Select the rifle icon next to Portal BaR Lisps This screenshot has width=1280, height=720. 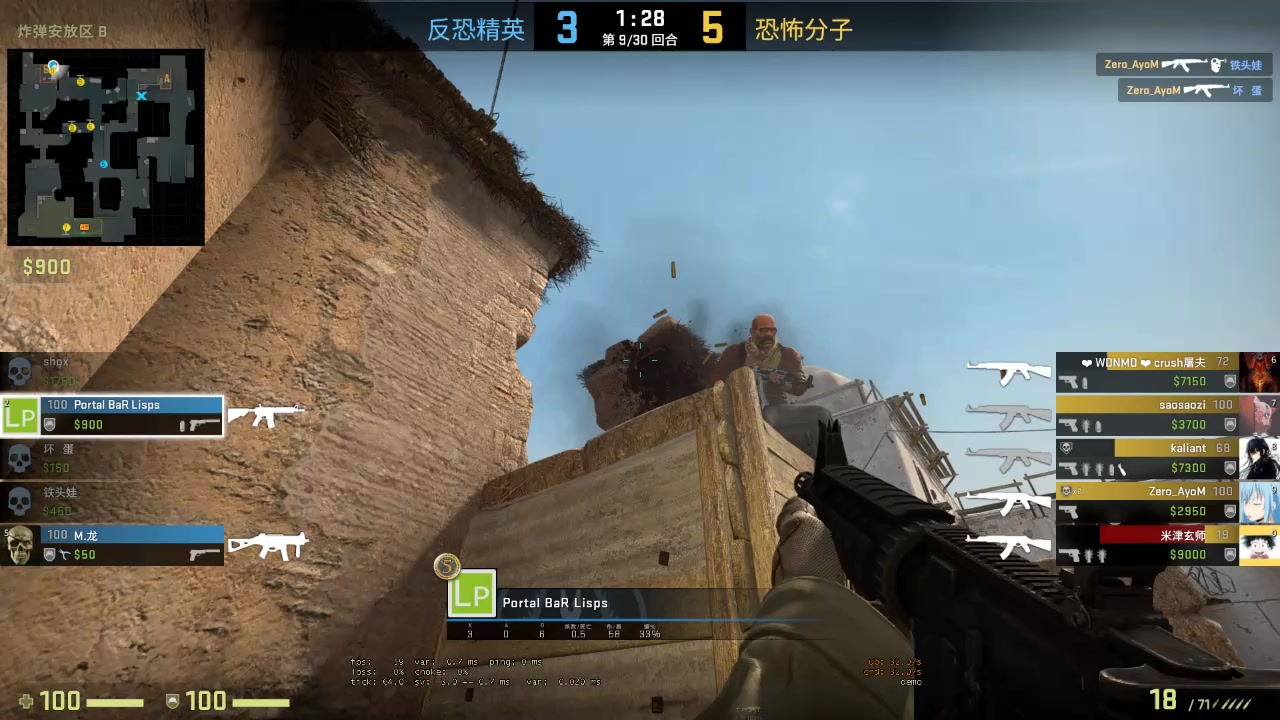coord(266,416)
